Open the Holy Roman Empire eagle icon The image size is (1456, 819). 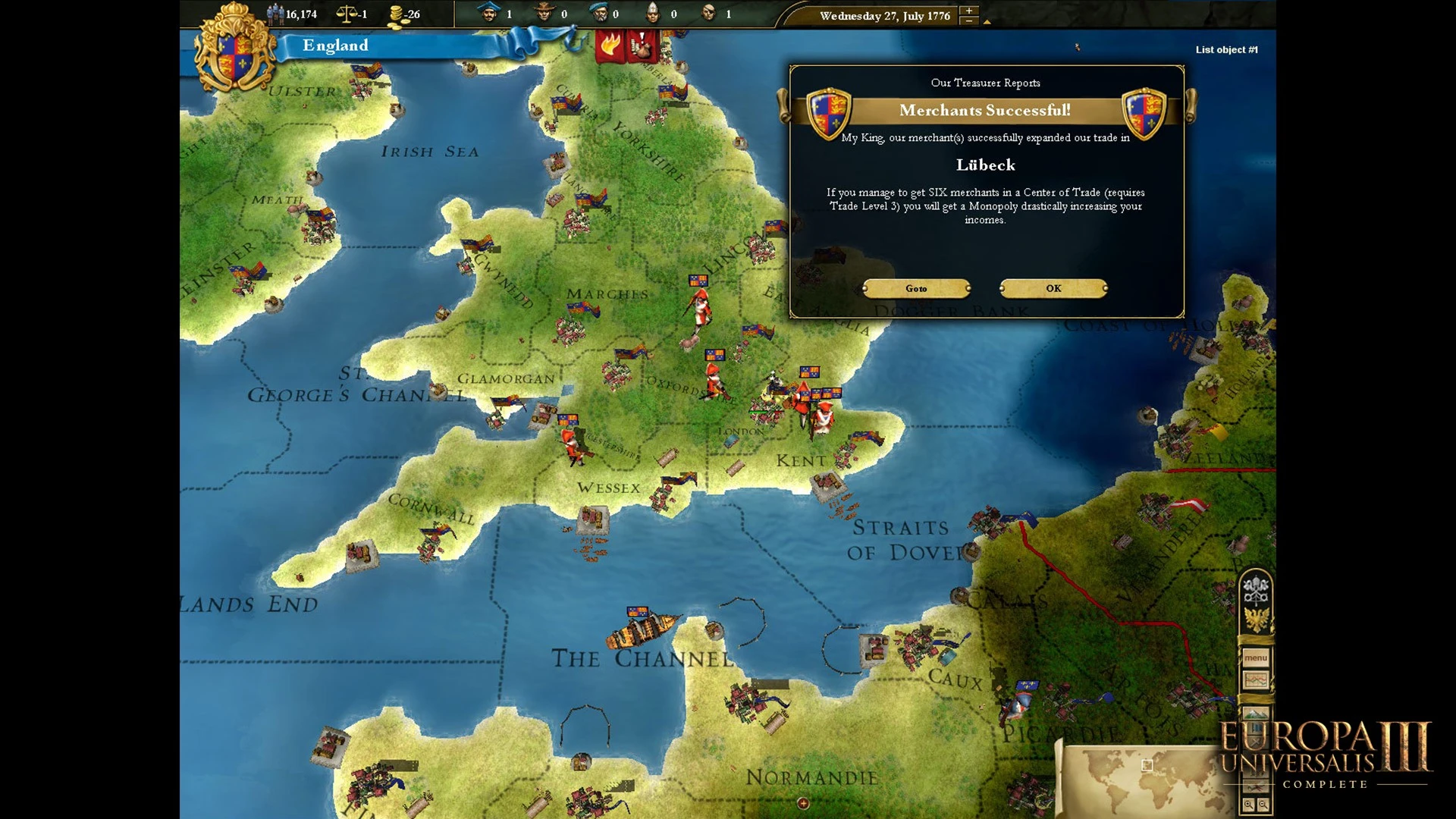(x=1256, y=620)
